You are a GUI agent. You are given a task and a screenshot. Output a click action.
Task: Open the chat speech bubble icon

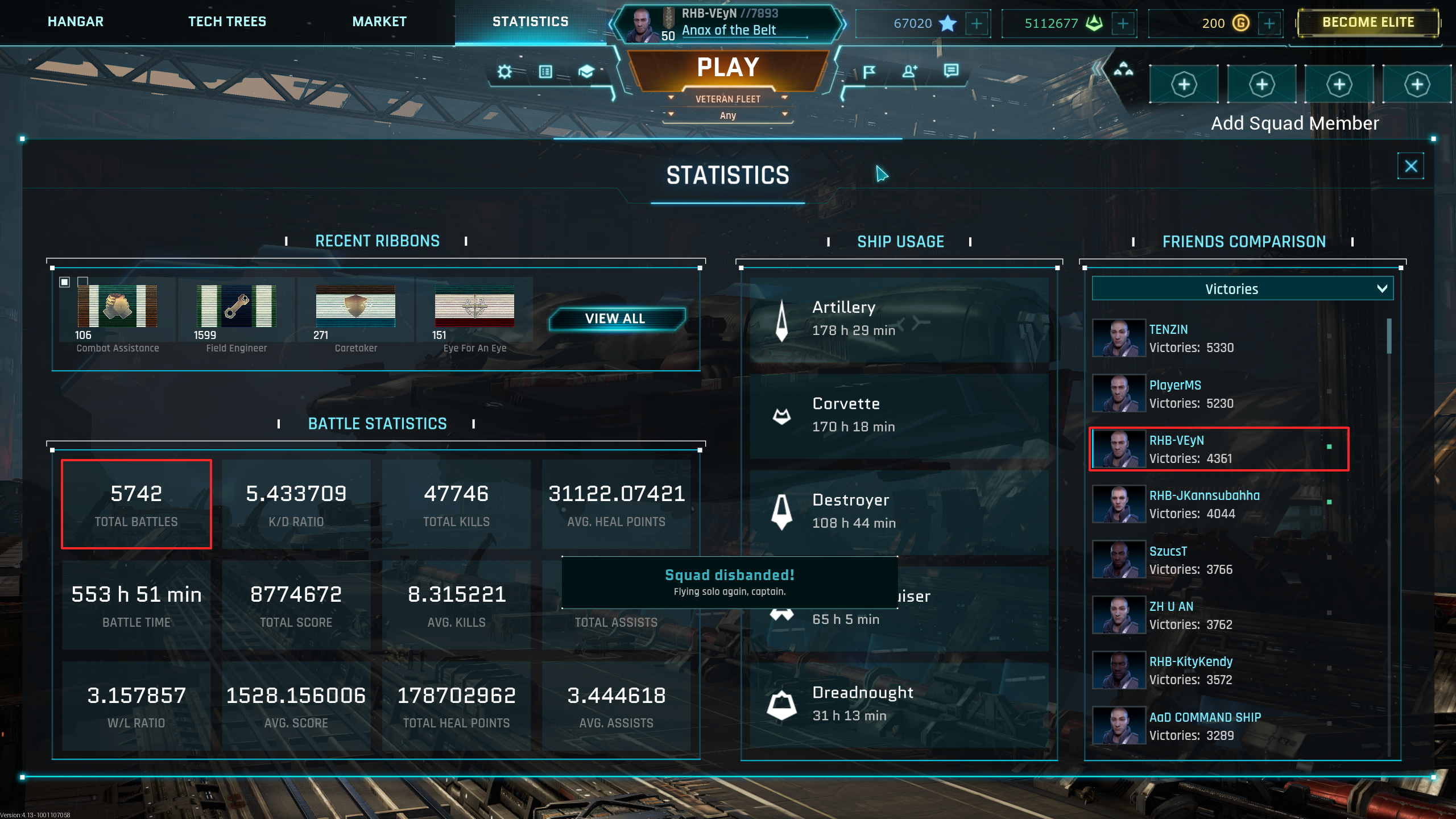tap(951, 71)
